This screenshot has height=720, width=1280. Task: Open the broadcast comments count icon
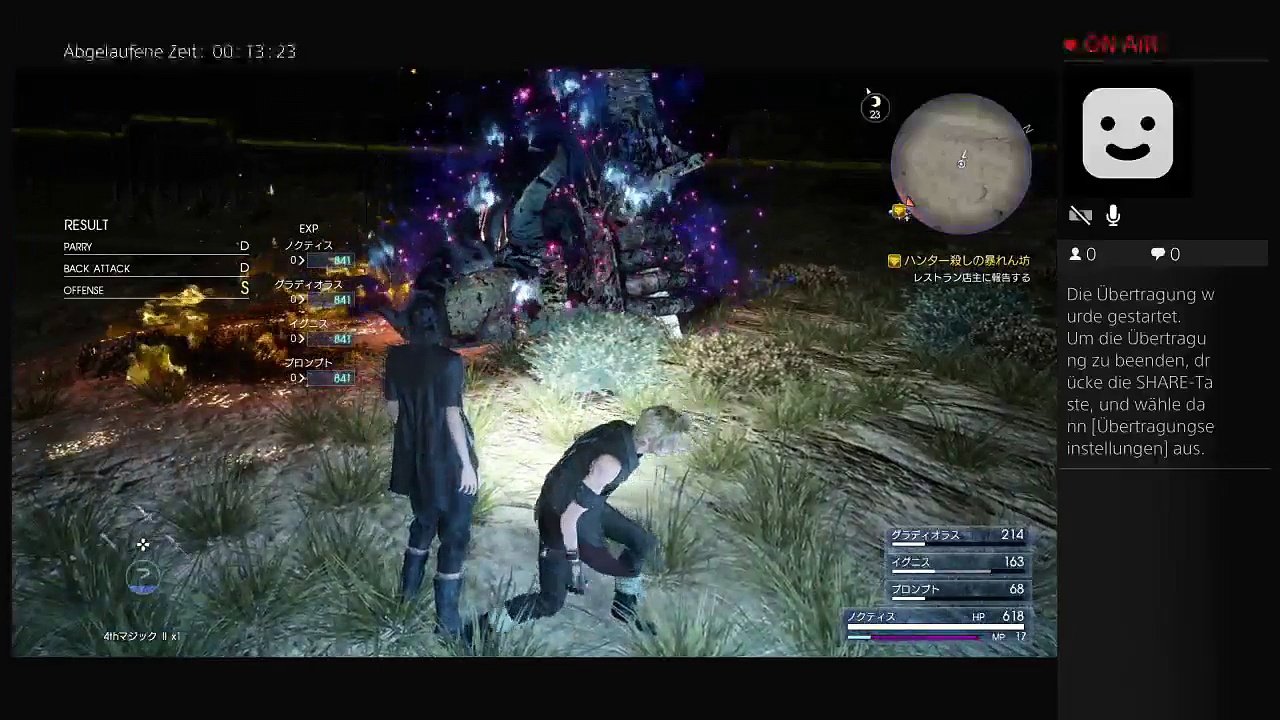click(x=1157, y=255)
